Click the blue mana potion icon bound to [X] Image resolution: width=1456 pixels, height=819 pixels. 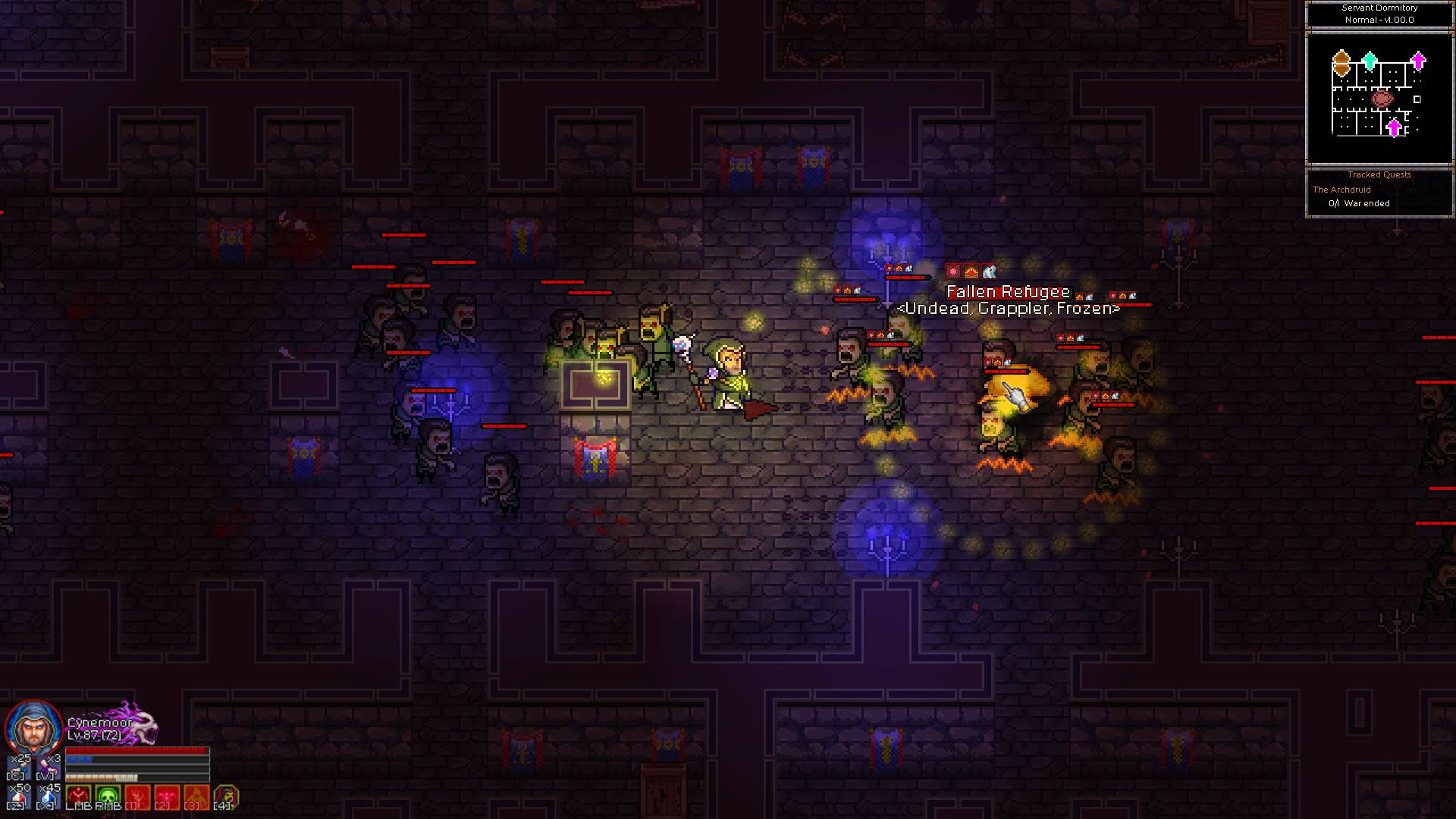(x=47, y=795)
